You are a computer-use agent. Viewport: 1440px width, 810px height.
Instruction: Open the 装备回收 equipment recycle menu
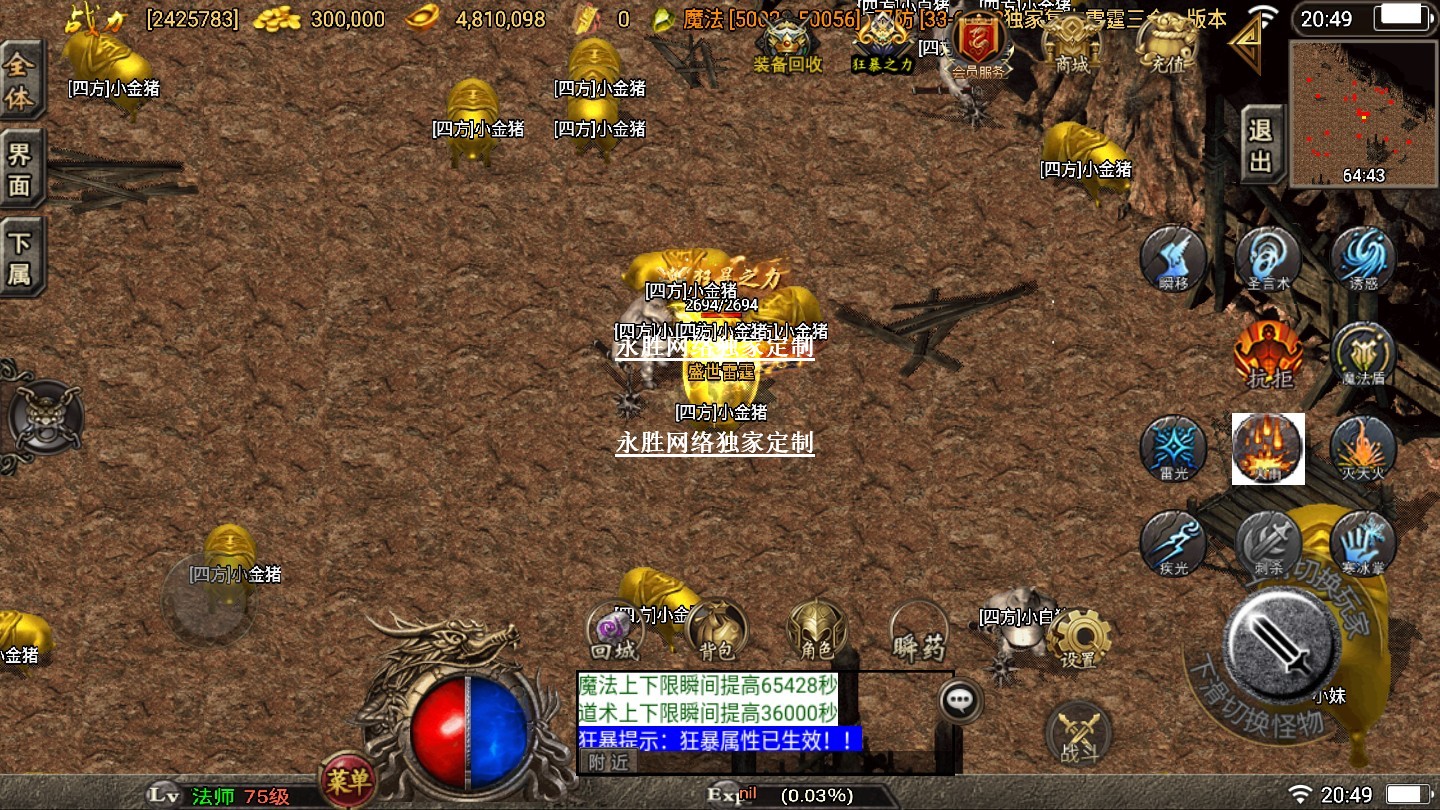pyautogui.click(x=788, y=45)
